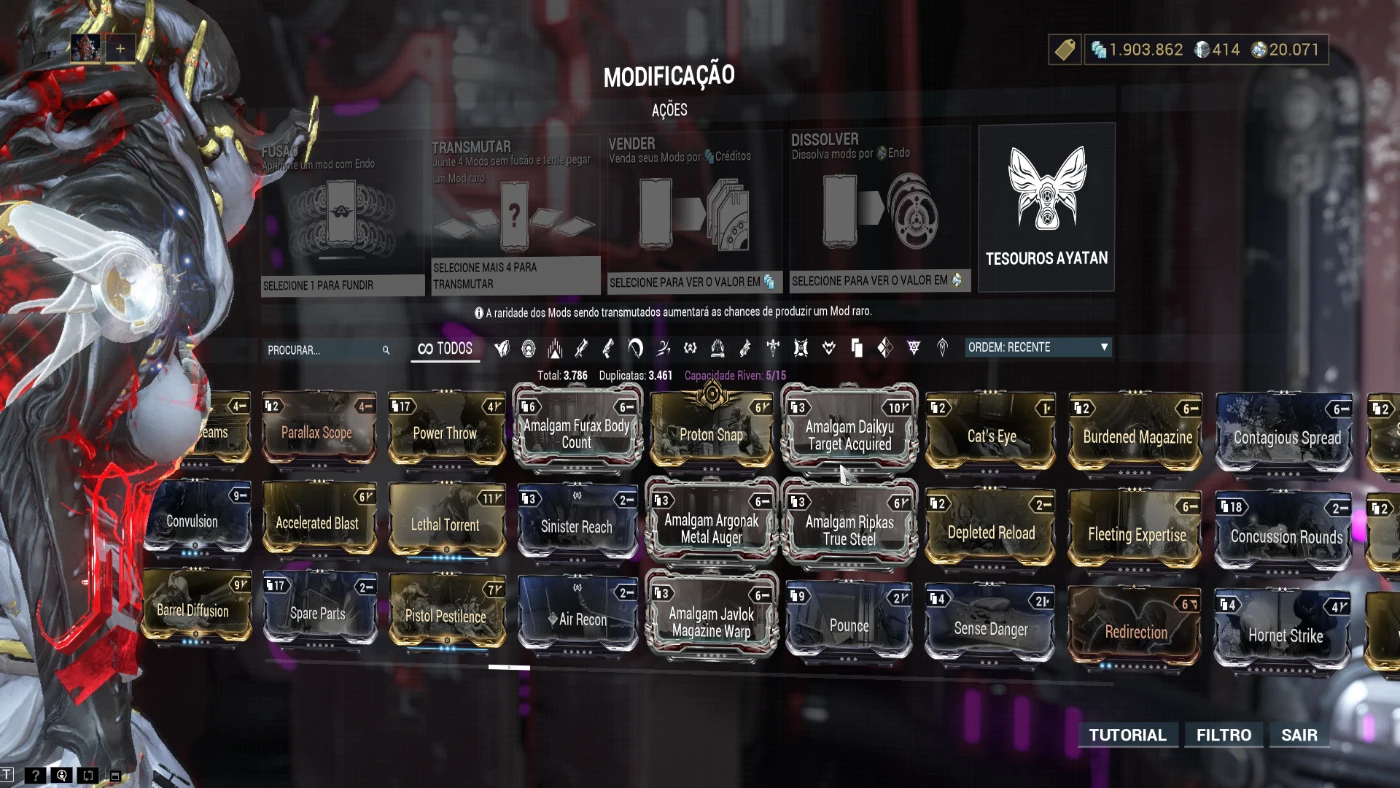Click the golden tag icon near credits display

(1064, 48)
